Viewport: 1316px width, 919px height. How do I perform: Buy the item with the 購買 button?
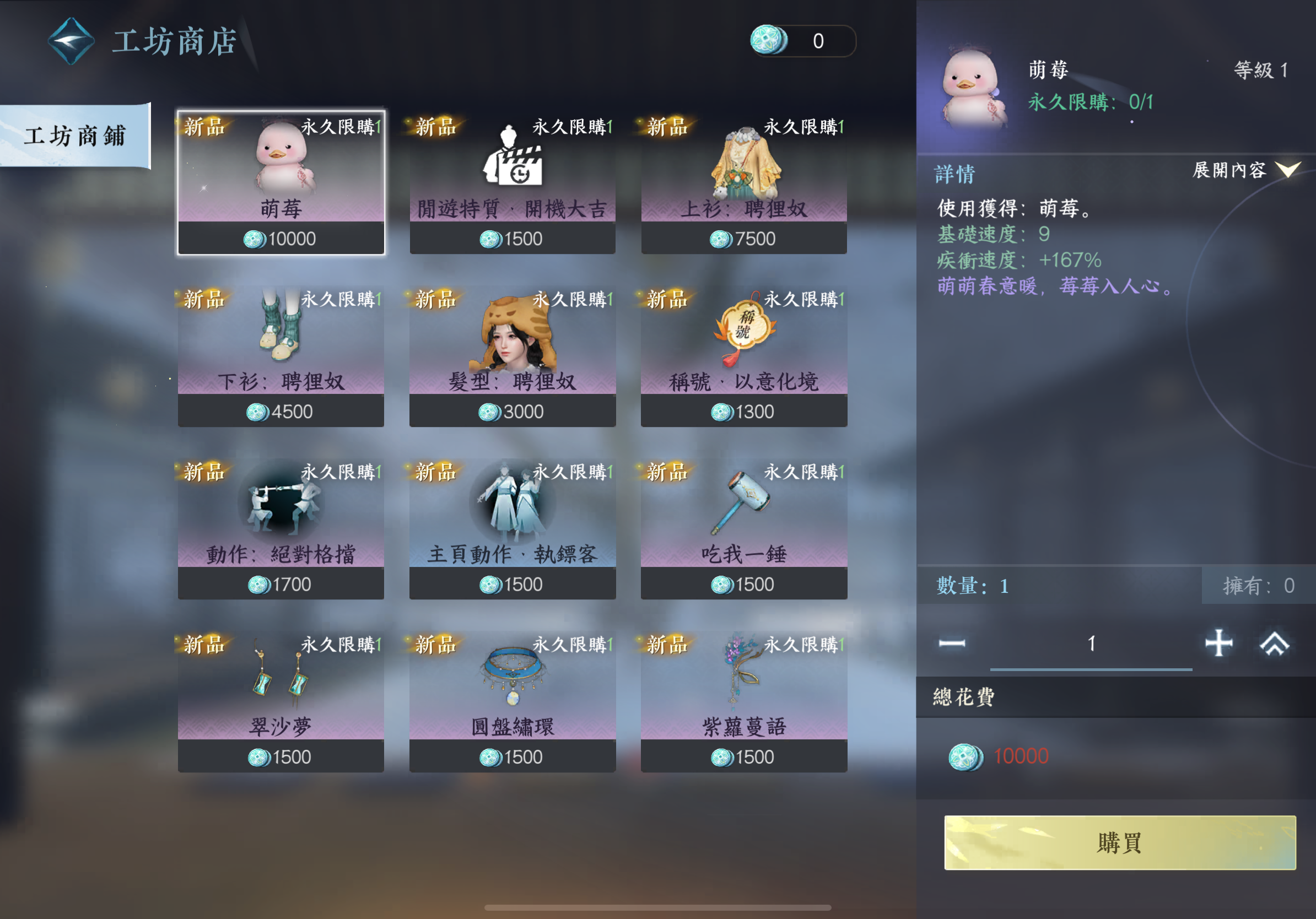[x=1119, y=842]
